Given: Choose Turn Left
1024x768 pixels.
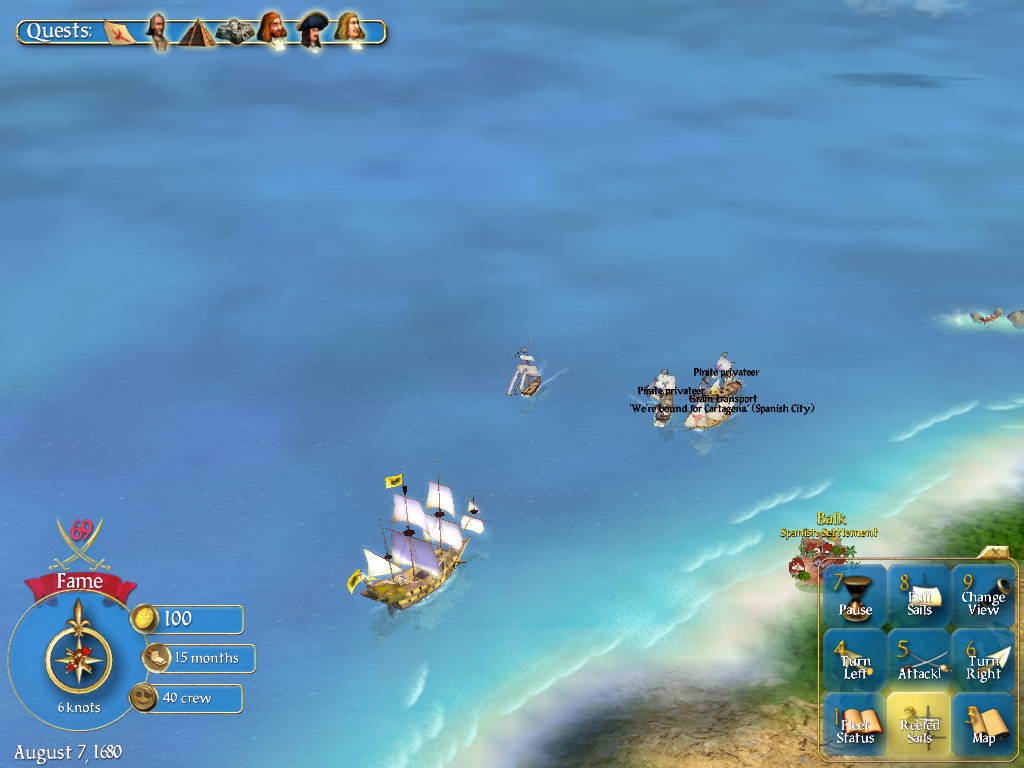Looking at the screenshot, I should pos(854,660).
